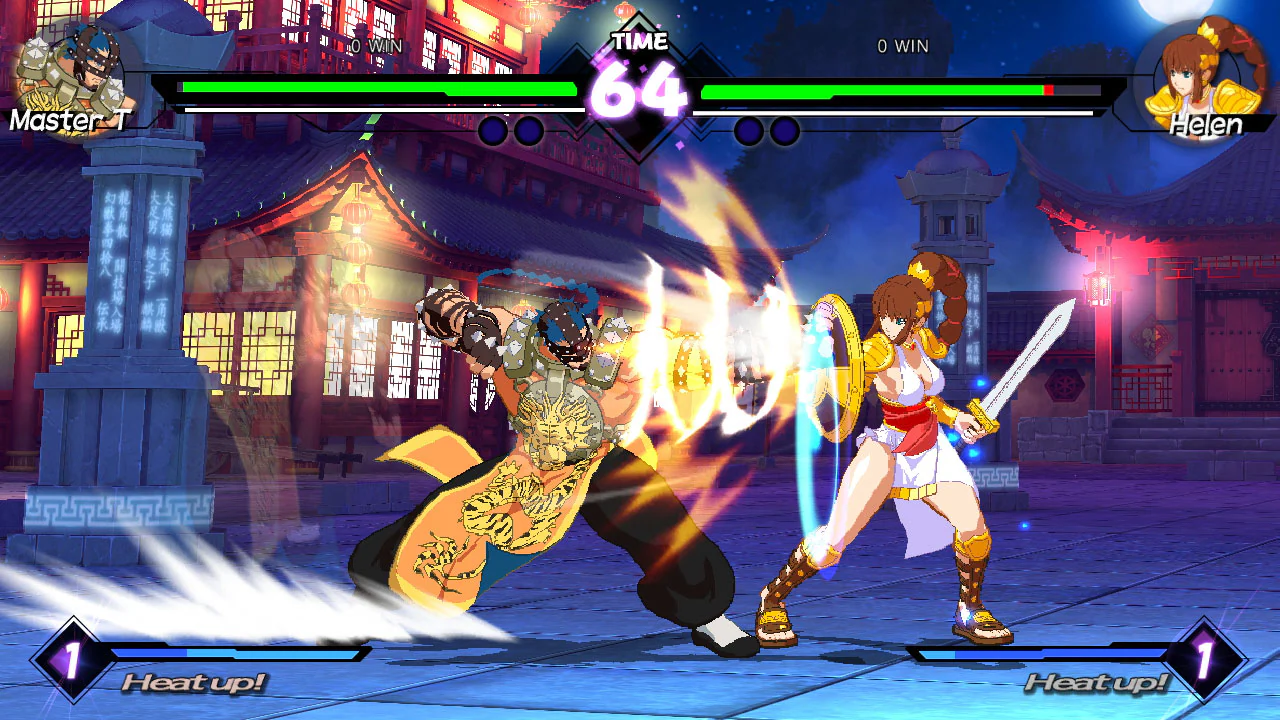Image resolution: width=1280 pixels, height=720 pixels.
Task: Select the first super meter orb under Master T's bar
Action: [492, 128]
